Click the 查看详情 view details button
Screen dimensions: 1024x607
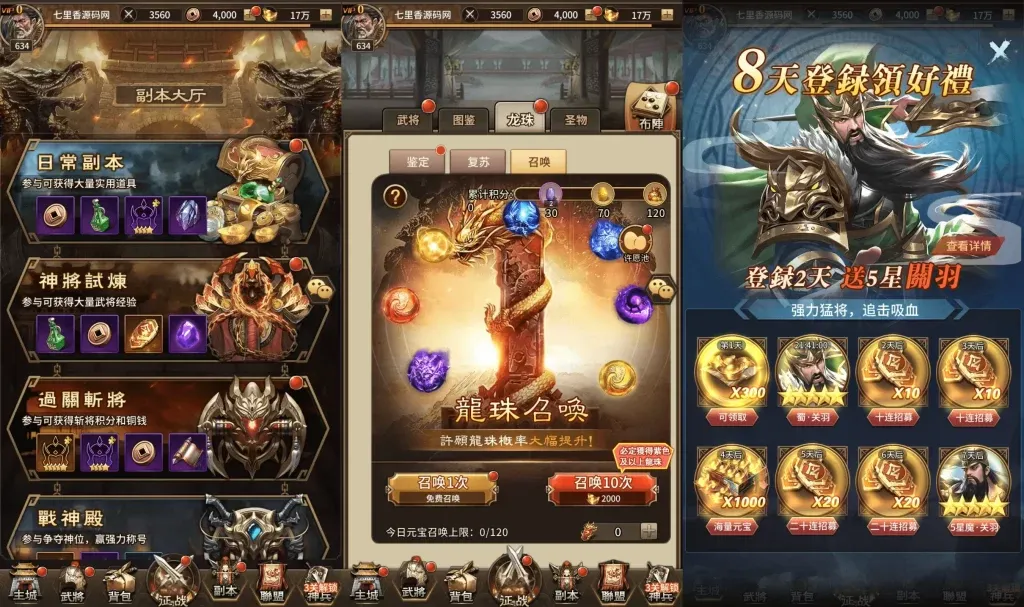point(968,245)
